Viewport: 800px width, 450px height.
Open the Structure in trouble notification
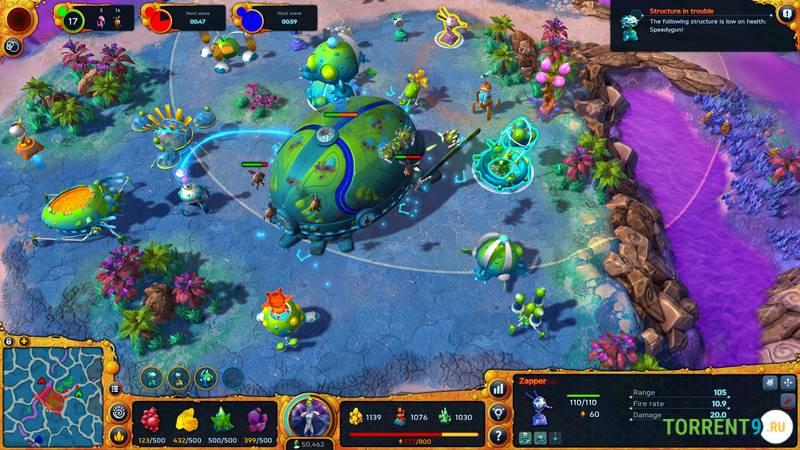[x=704, y=24]
